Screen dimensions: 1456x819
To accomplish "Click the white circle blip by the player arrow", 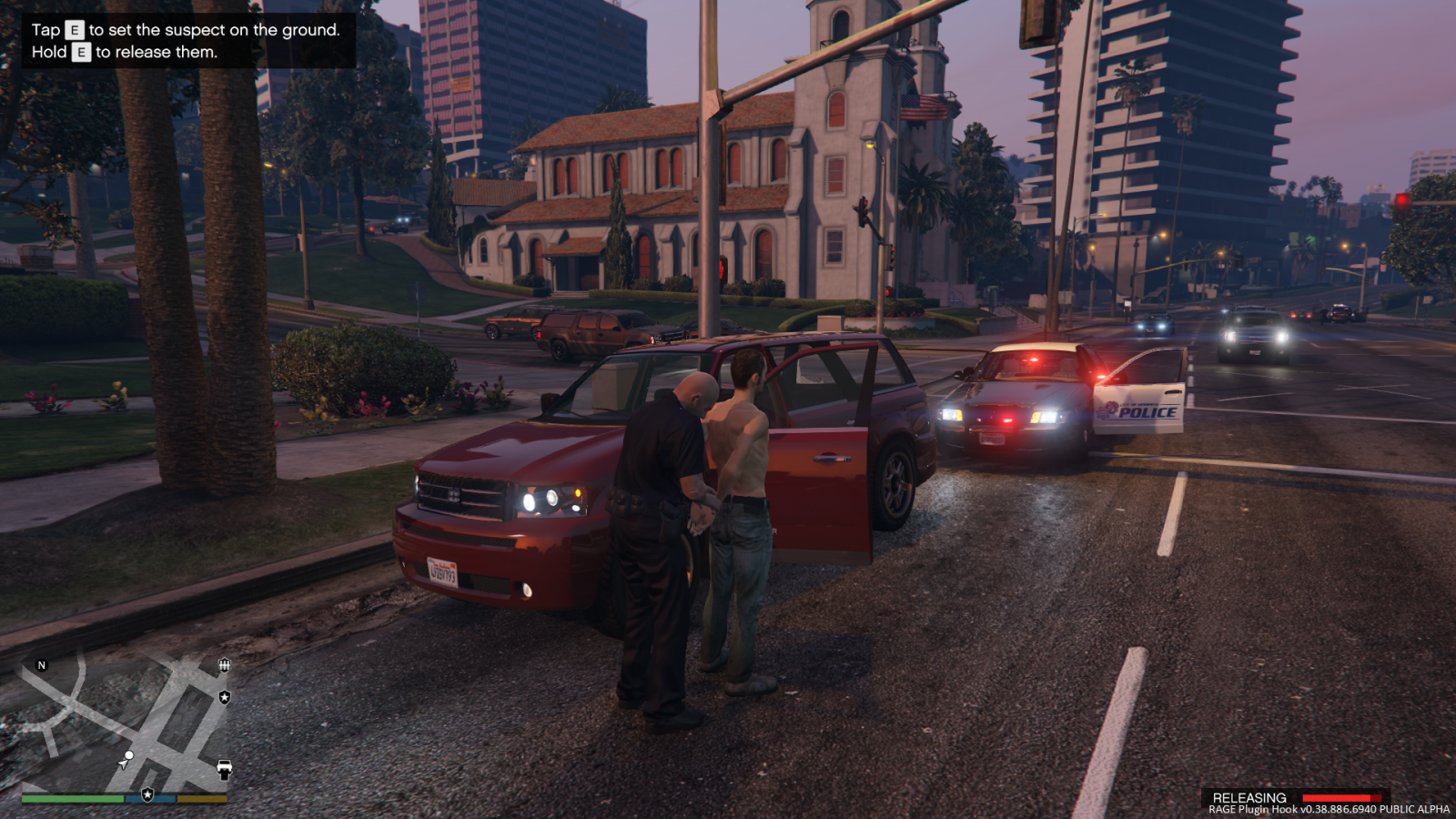I will [x=130, y=755].
